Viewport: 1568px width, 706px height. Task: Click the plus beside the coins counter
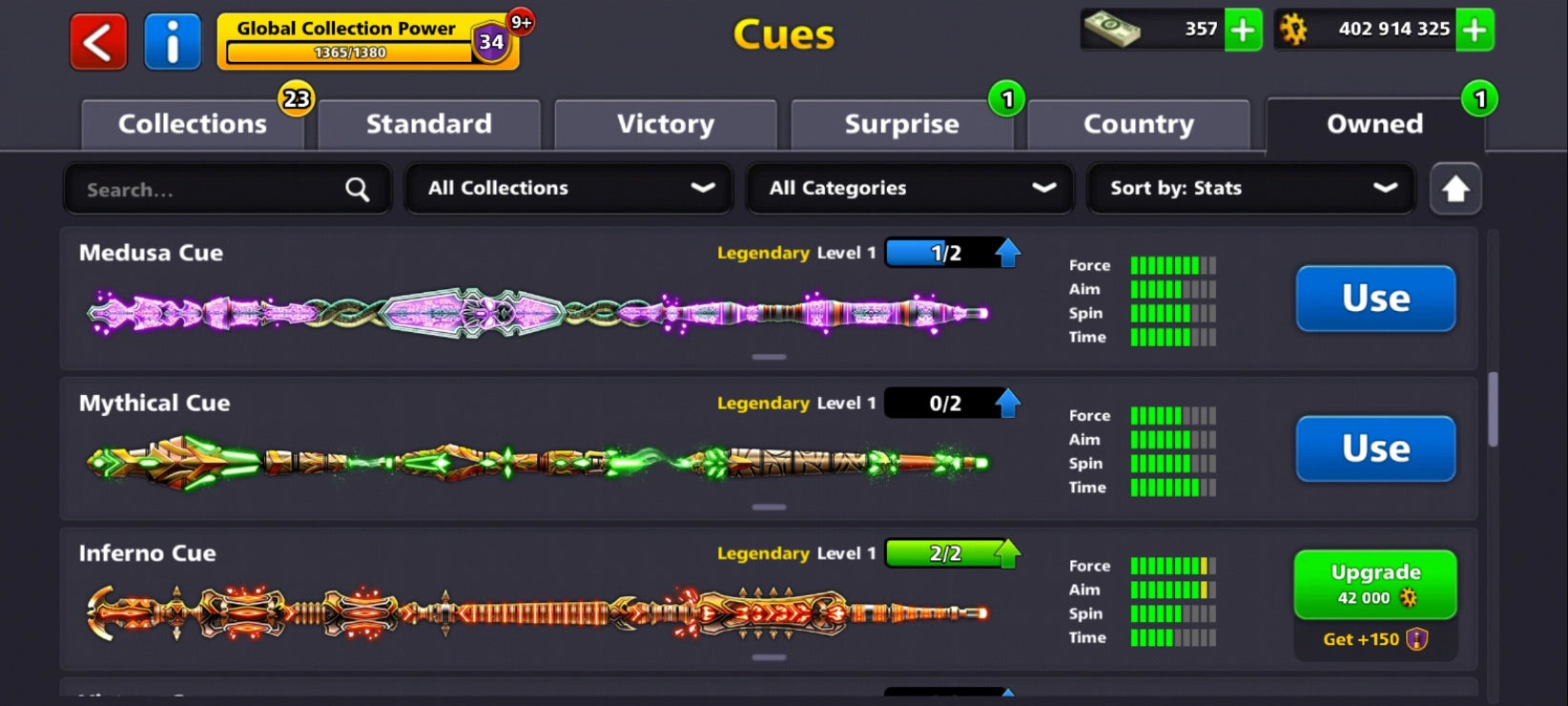(1474, 30)
